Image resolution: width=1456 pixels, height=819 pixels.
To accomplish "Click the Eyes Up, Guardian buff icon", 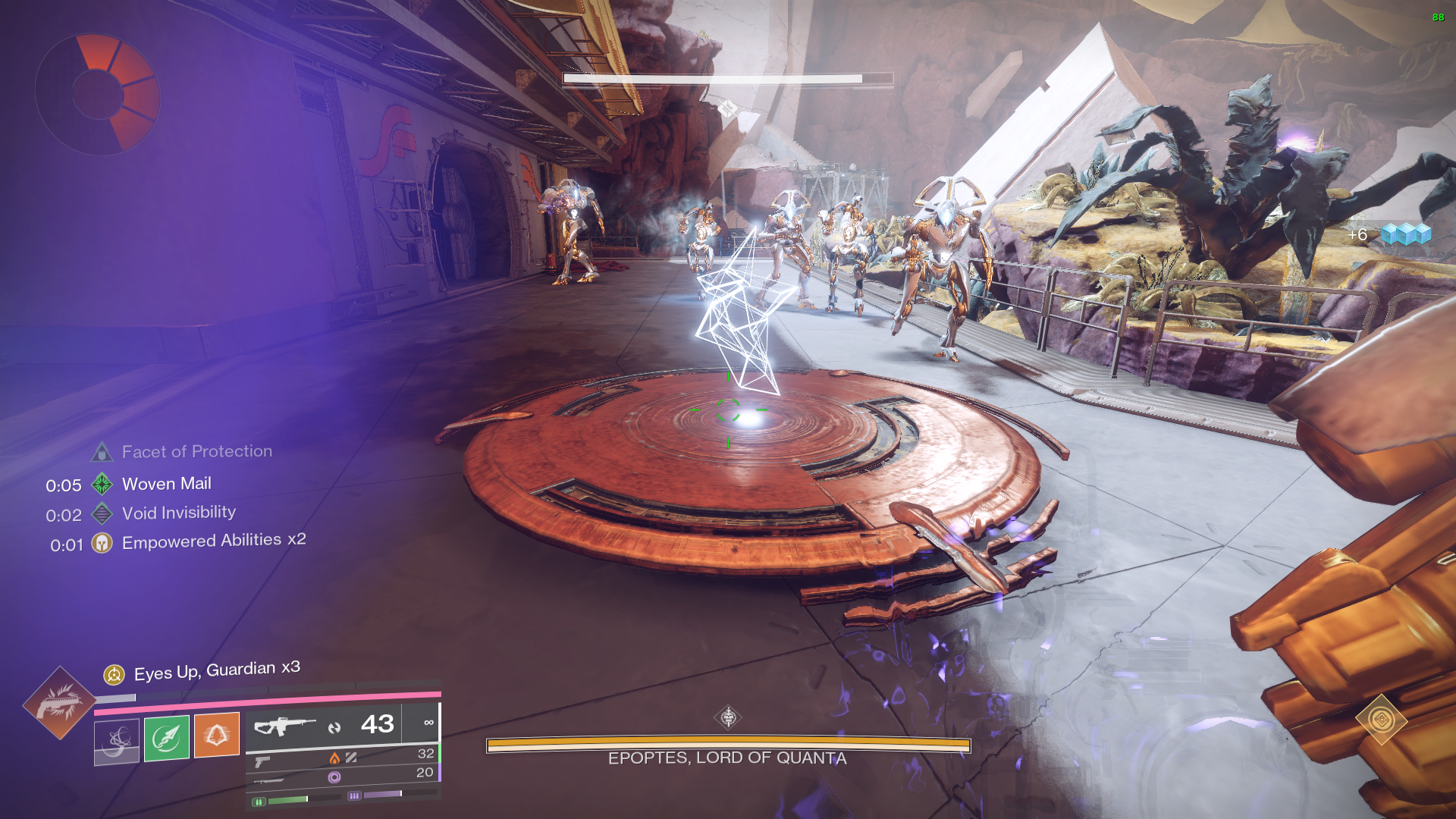I will pyautogui.click(x=114, y=674).
